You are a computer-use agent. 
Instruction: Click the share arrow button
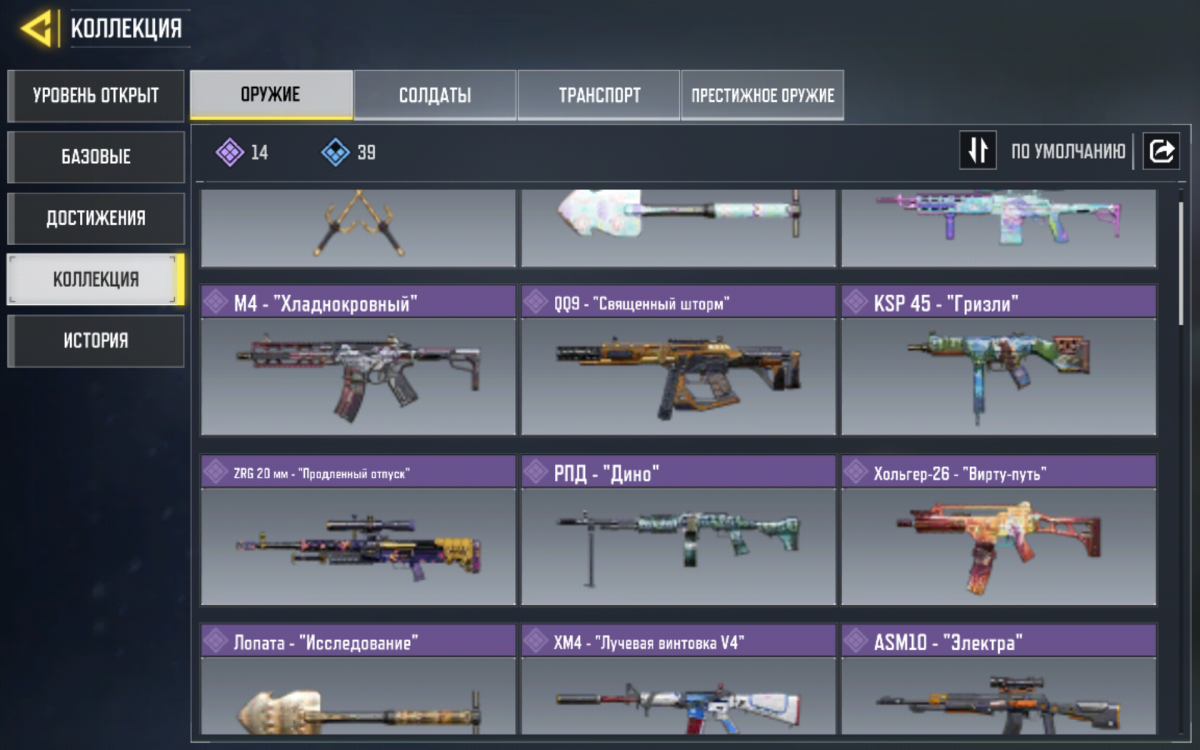pos(1162,151)
